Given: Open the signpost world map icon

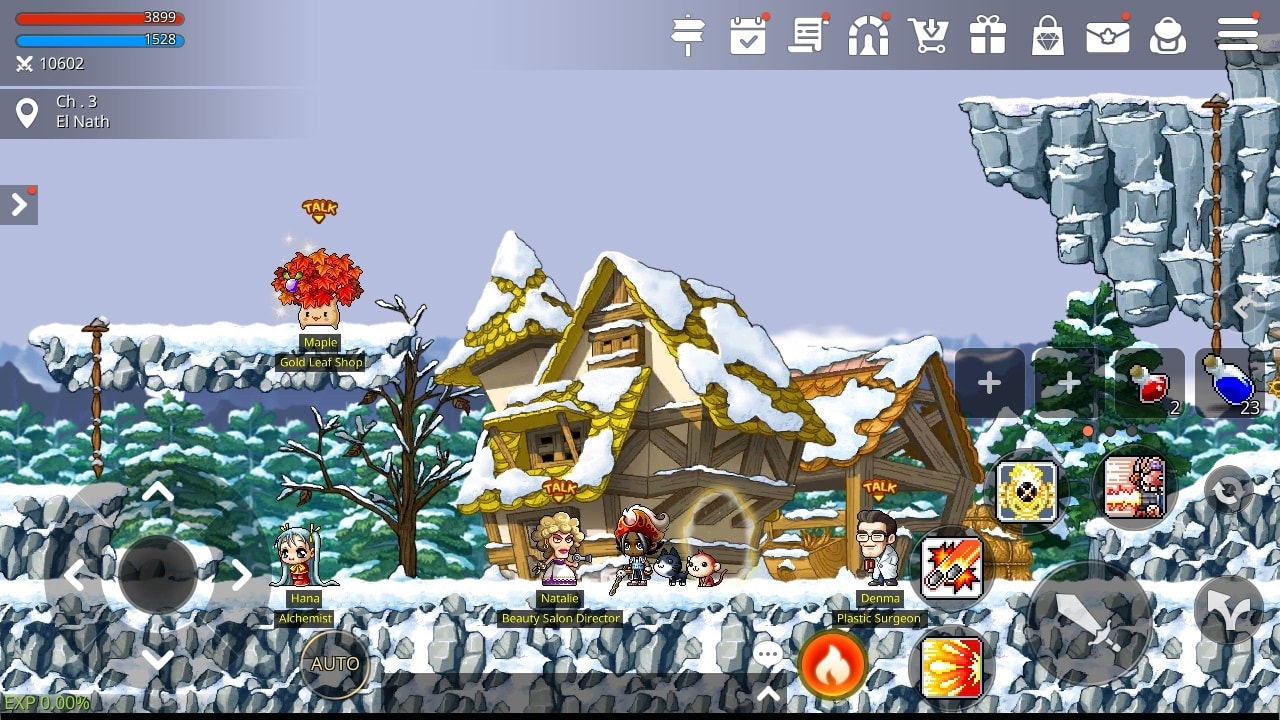Looking at the screenshot, I should (x=688, y=36).
